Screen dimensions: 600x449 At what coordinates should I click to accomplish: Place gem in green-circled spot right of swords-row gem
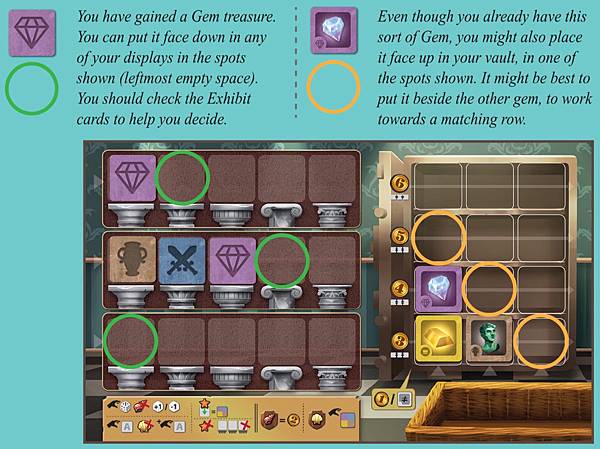coord(282,258)
